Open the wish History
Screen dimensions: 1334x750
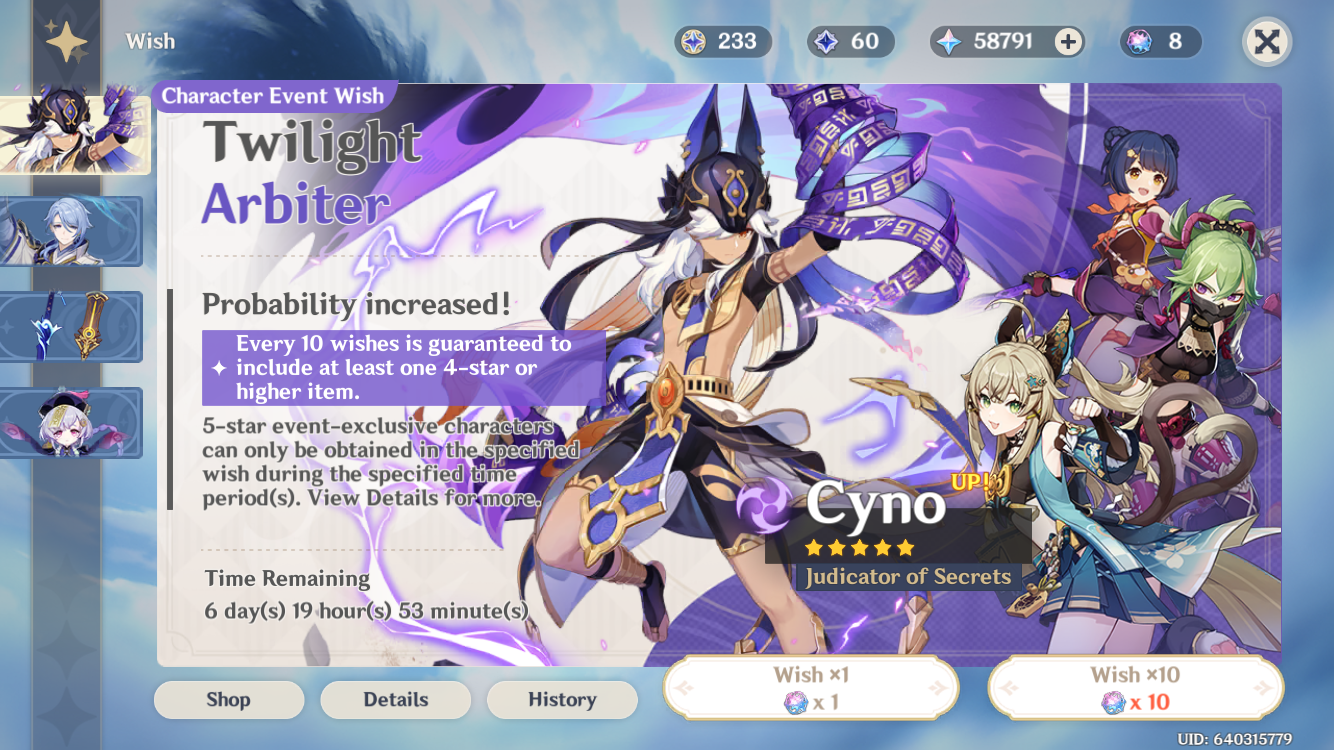[x=562, y=699]
